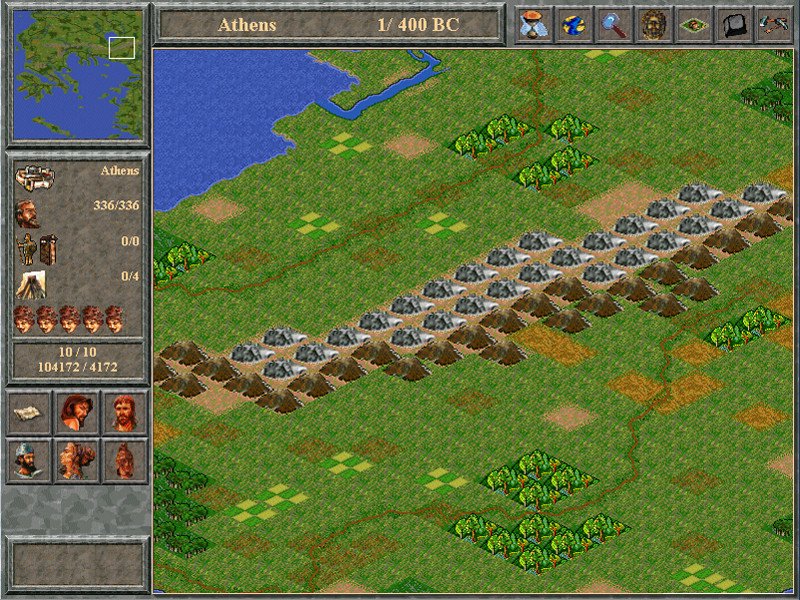Select the bearded man leaning portrait button
This screenshot has height=600, width=800.
(76, 412)
